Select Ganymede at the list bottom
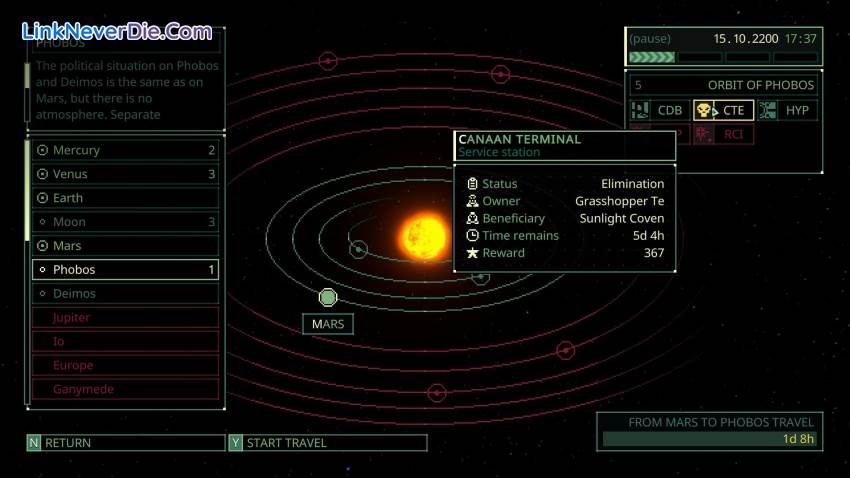 click(125, 389)
